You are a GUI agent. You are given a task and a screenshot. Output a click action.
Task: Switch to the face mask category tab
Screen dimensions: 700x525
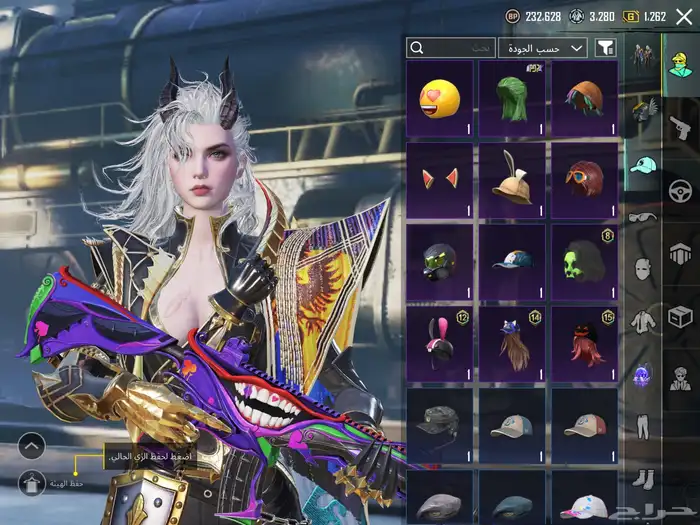point(641,268)
